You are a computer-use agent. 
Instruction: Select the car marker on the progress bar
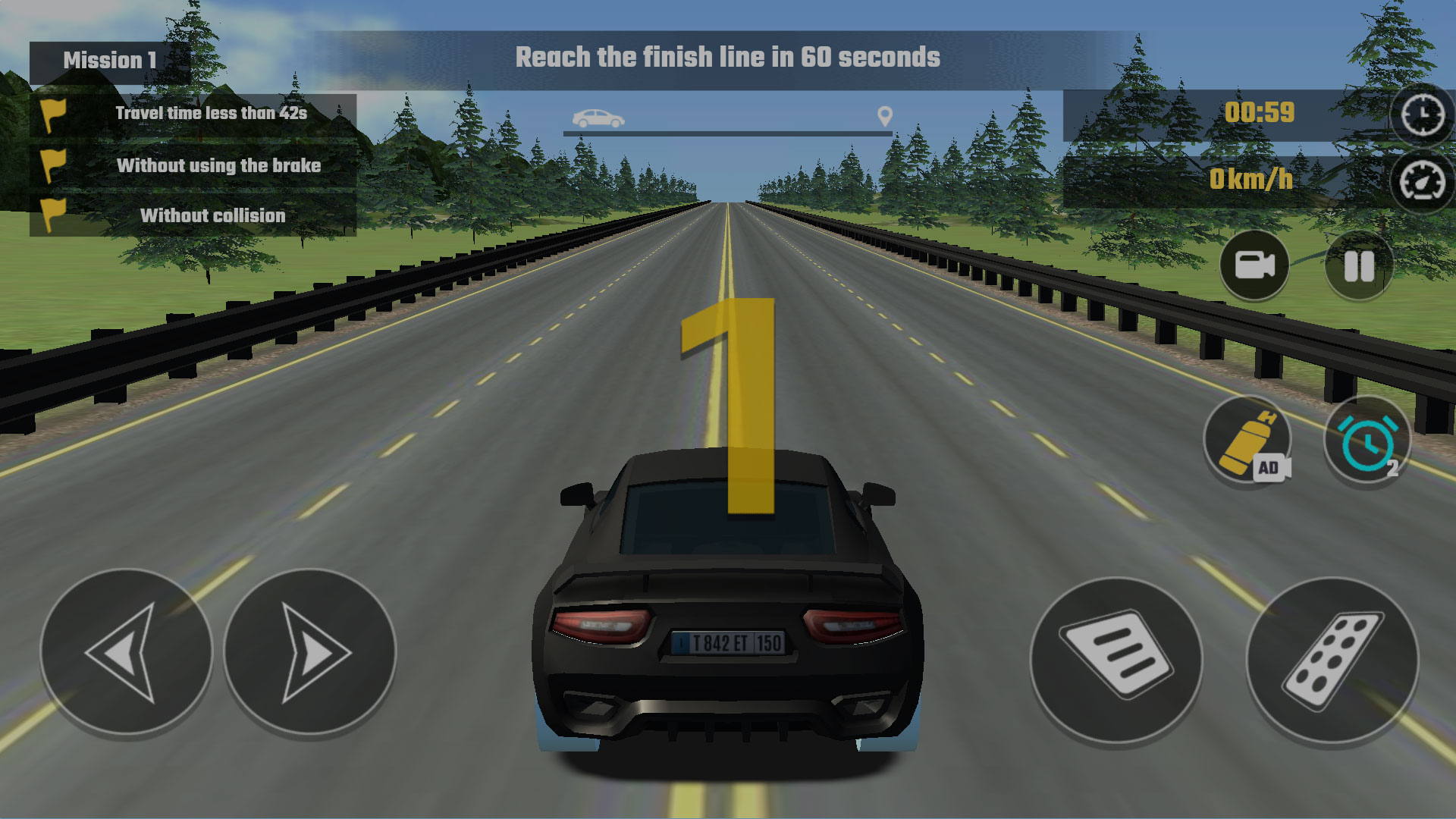tap(599, 118)
